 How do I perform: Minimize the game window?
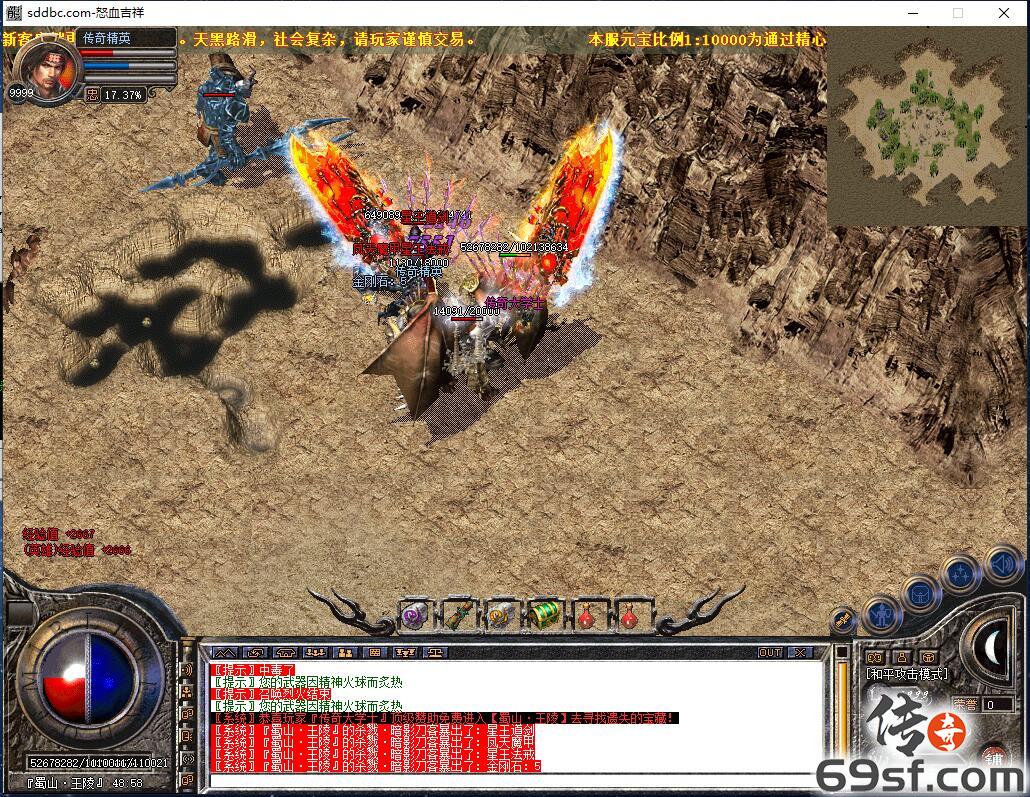912,13
